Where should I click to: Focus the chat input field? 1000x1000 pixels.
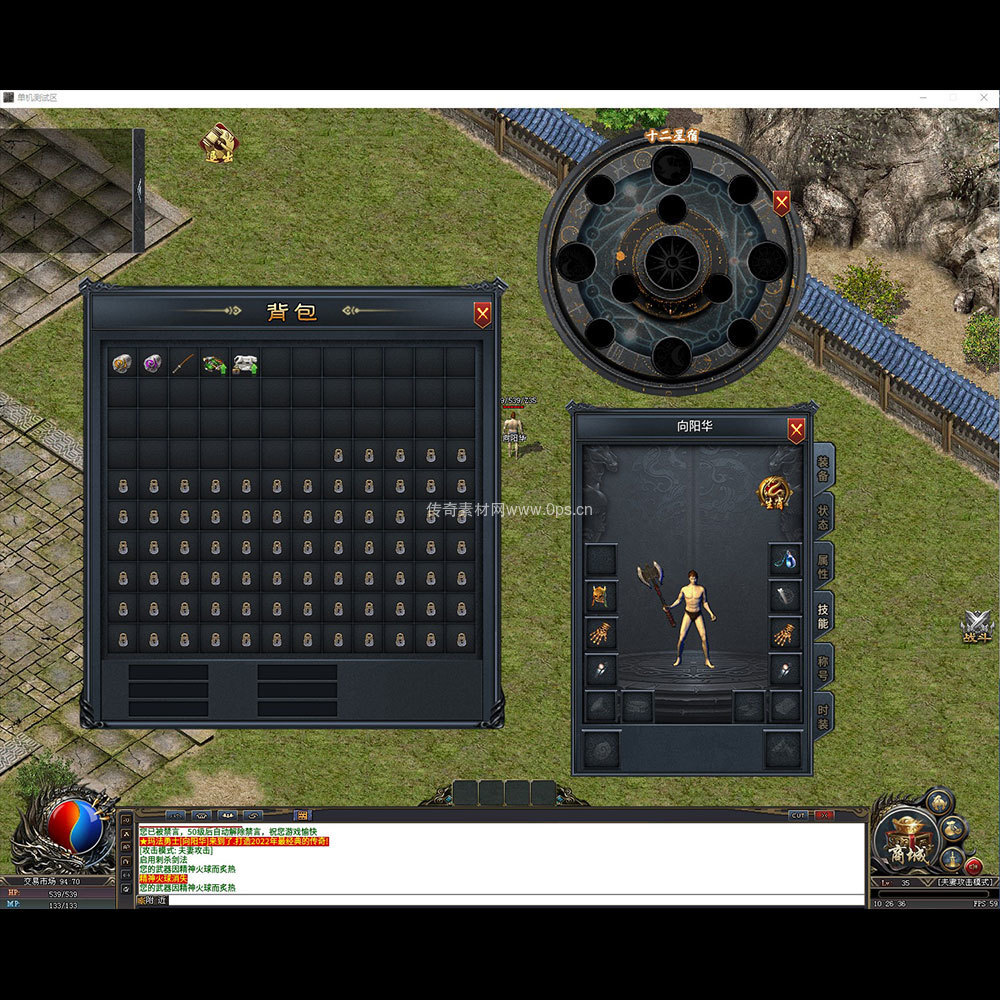pos(500,900)
